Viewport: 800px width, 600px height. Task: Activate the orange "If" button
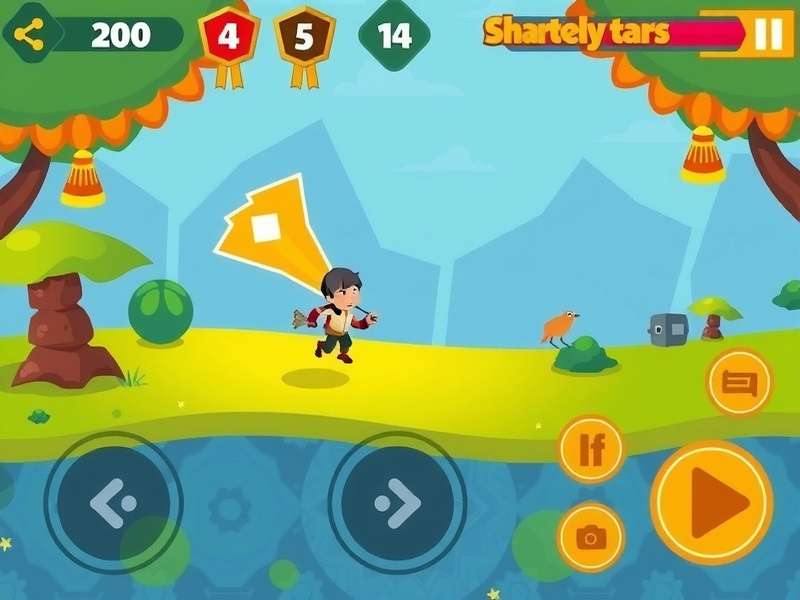tap(591, 450)
